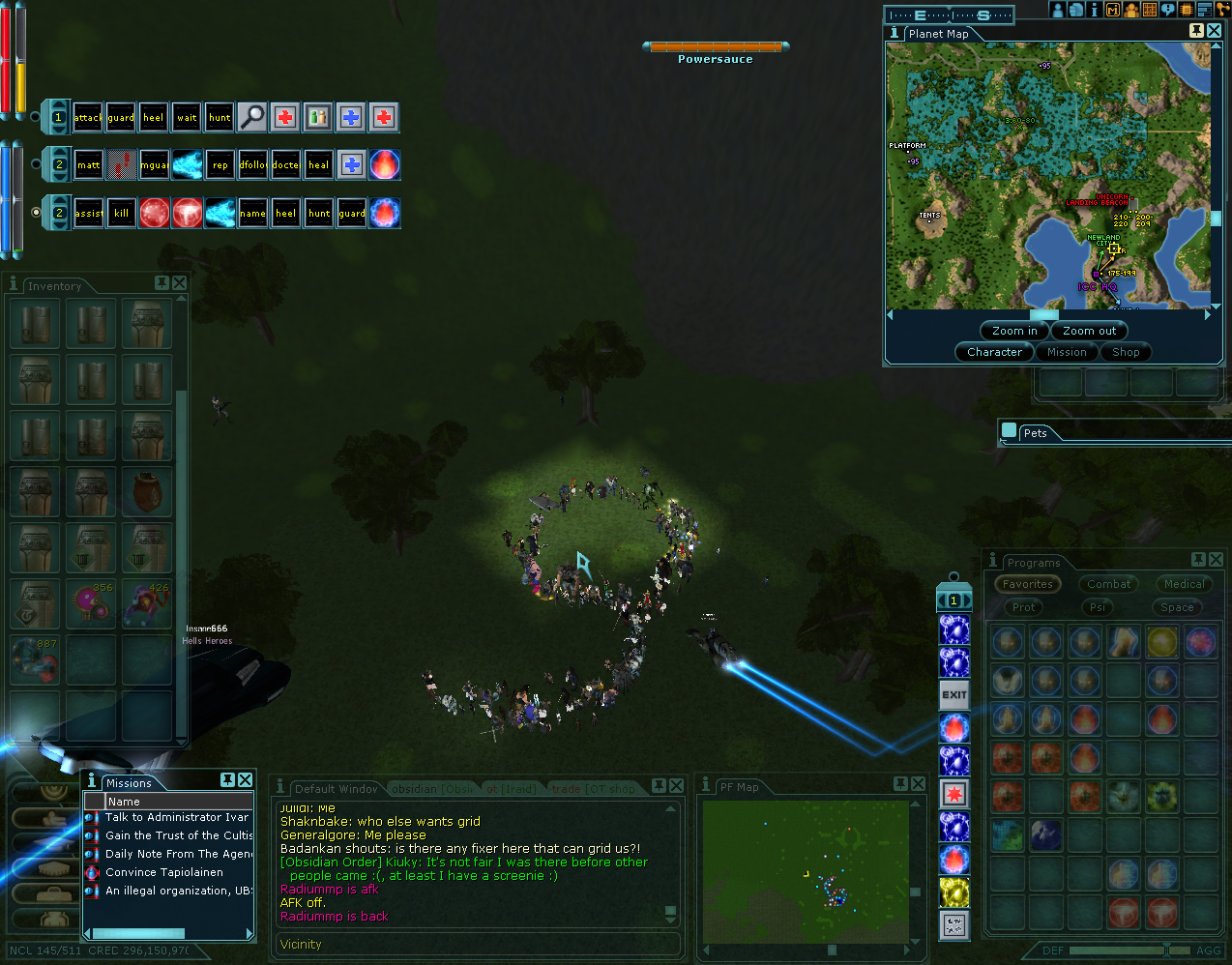1232x965 pixels.
Task: Use the magnifying glass hotbar icon
Action: pos(252,118)
